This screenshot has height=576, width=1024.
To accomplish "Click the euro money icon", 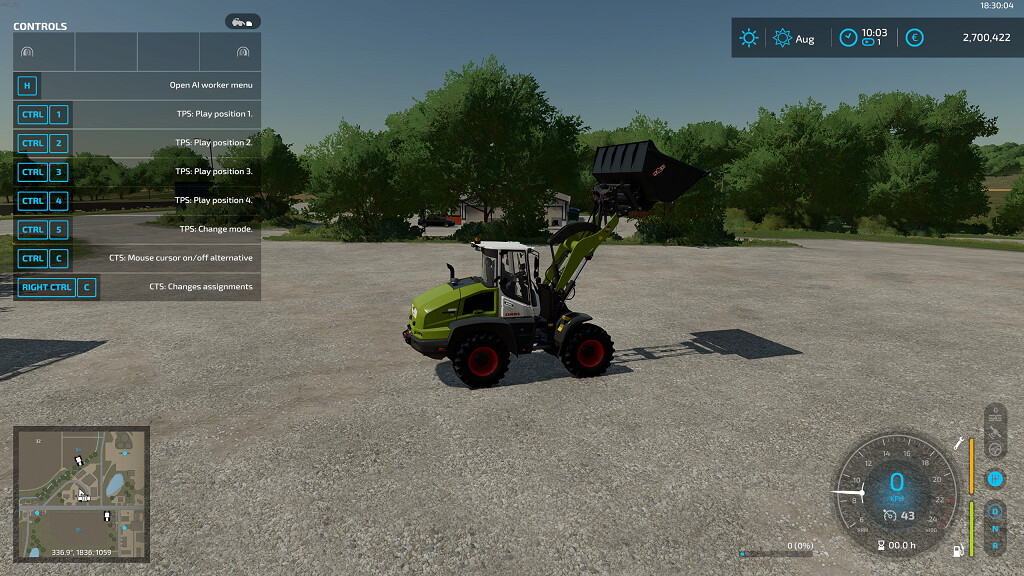I will pyautogui.click(x=913, y=38).
